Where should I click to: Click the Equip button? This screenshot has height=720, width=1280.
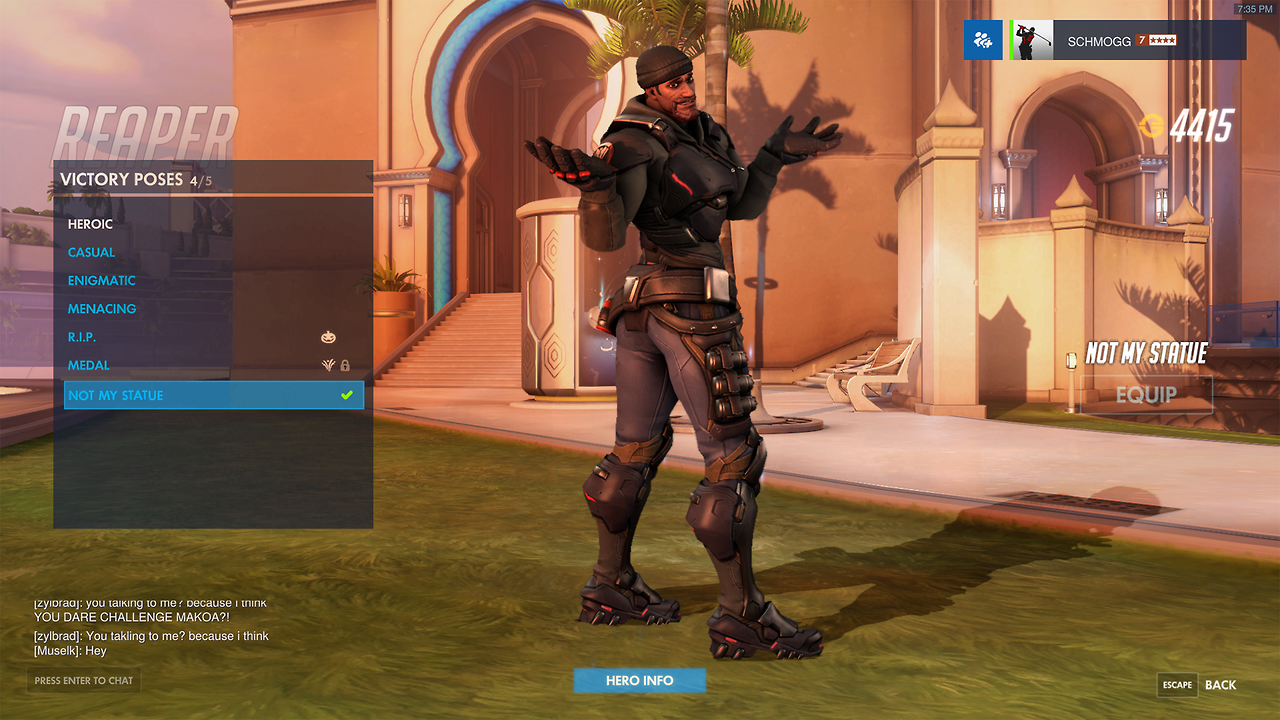click(x=1146, y=394)
